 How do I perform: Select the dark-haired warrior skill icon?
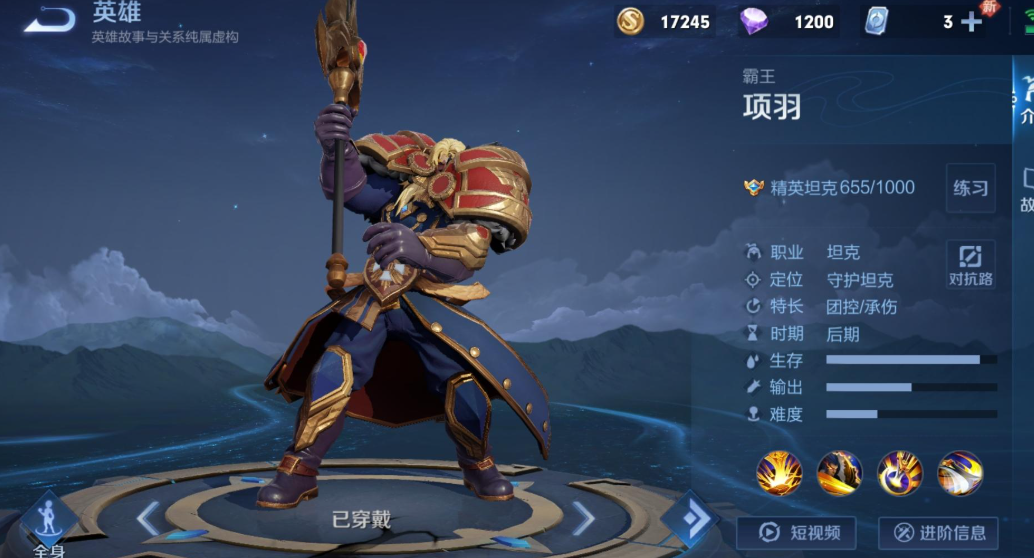point(839,473)
